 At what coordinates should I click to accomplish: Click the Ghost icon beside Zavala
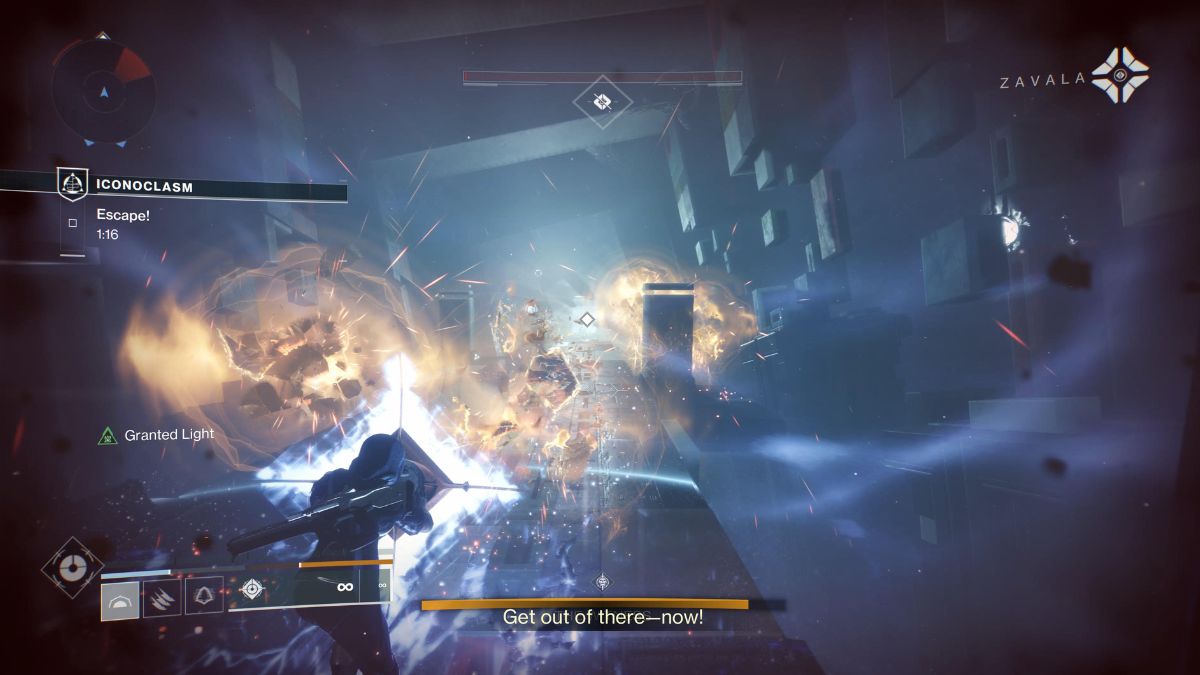click(1119, 76)
